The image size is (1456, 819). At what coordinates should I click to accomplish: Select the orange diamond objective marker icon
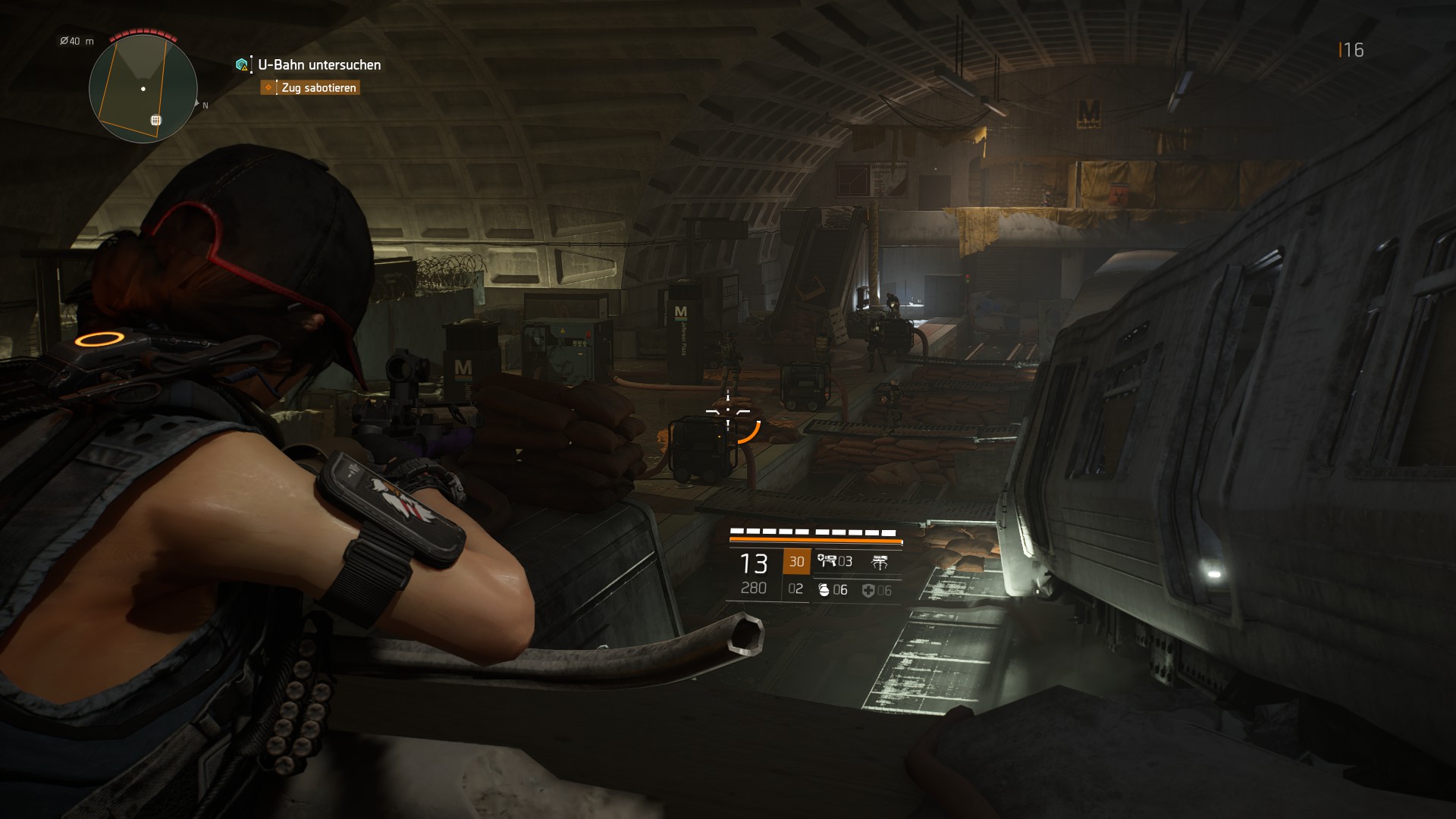point(268,88)
